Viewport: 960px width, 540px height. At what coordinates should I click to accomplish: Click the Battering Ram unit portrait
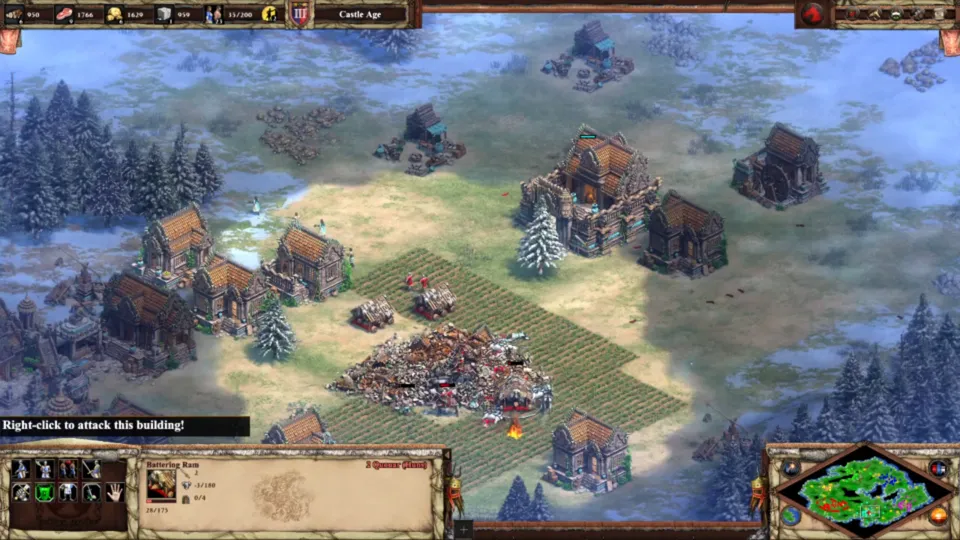(x=160, y=483)
